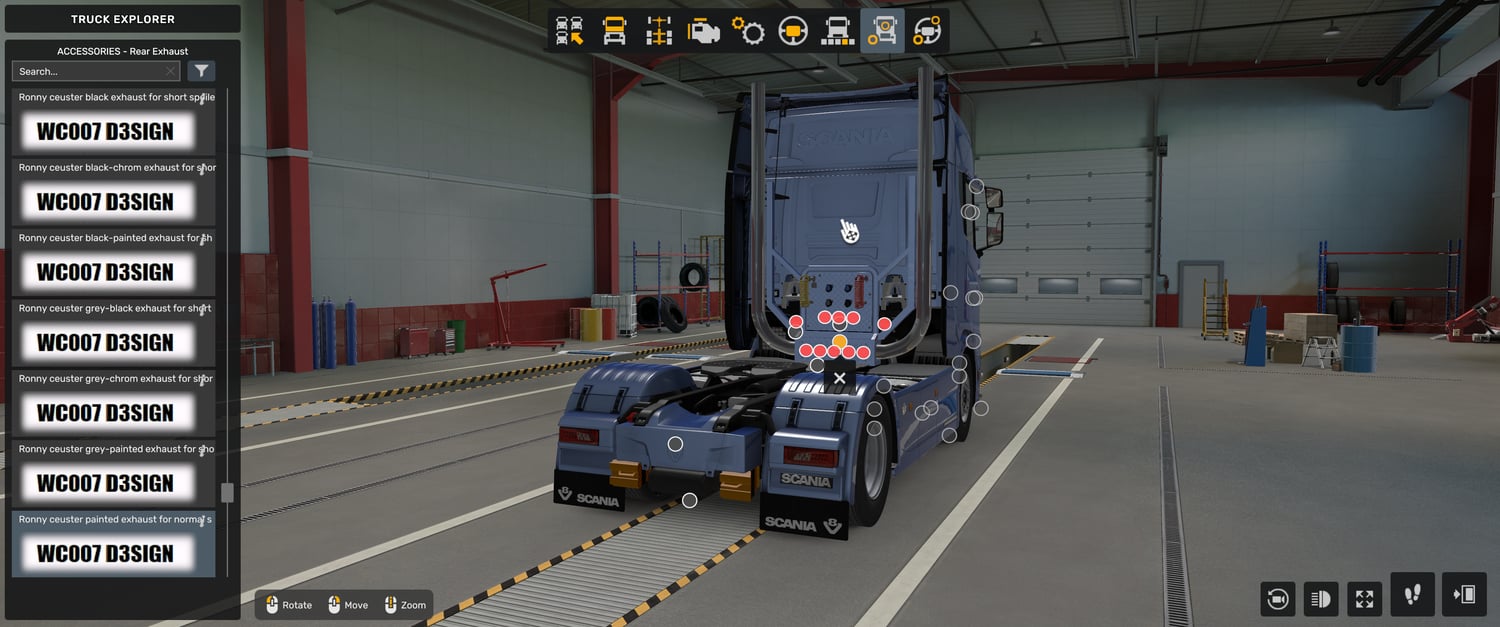This screenshot has height=627, width=1500.
Task: Open the interior accessories steering wheel category
Action: click(x=927, y=31)
